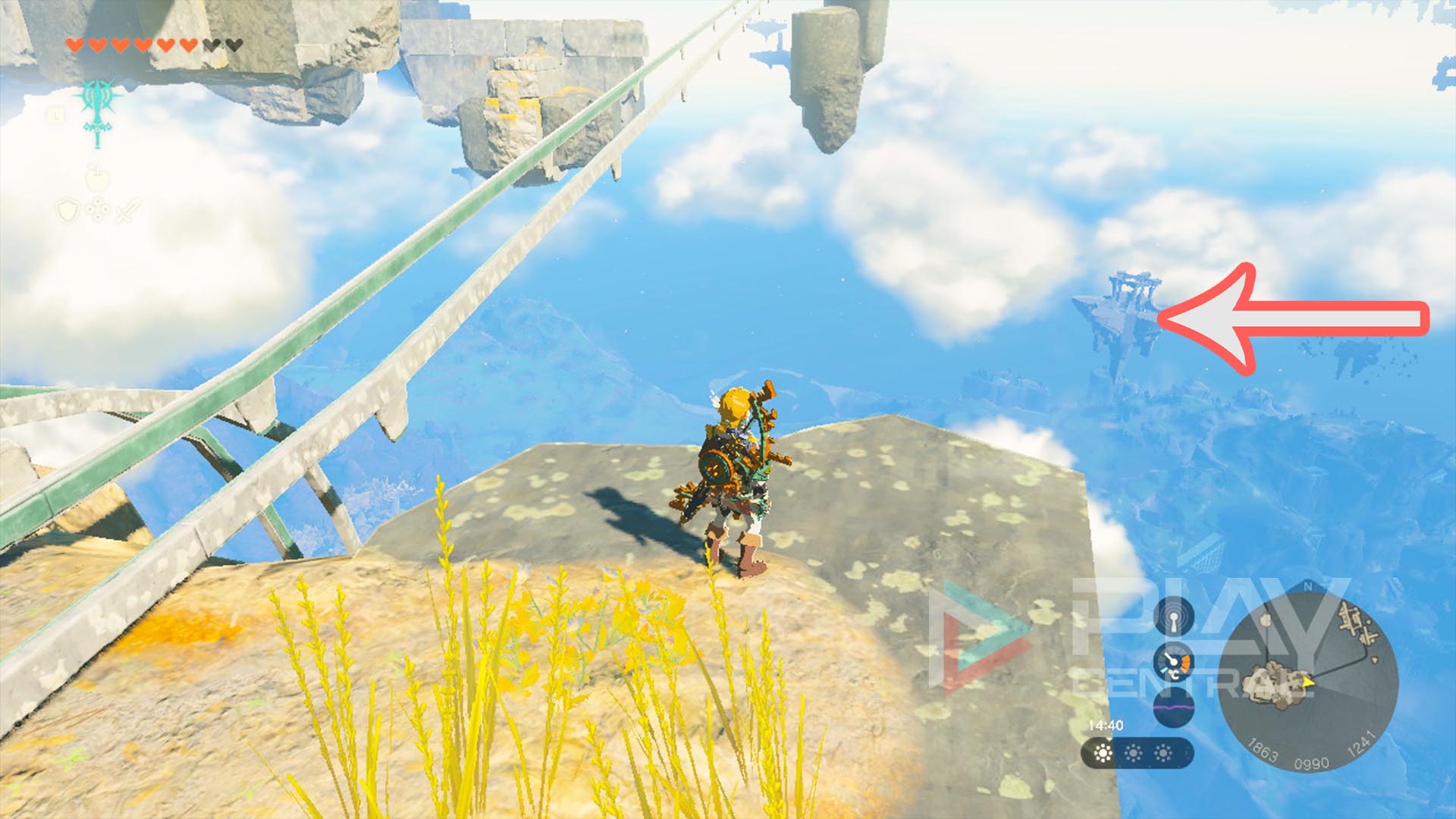
Task: Click the Celsius temperature gauge icon
Action: (x=1173, y=663)
